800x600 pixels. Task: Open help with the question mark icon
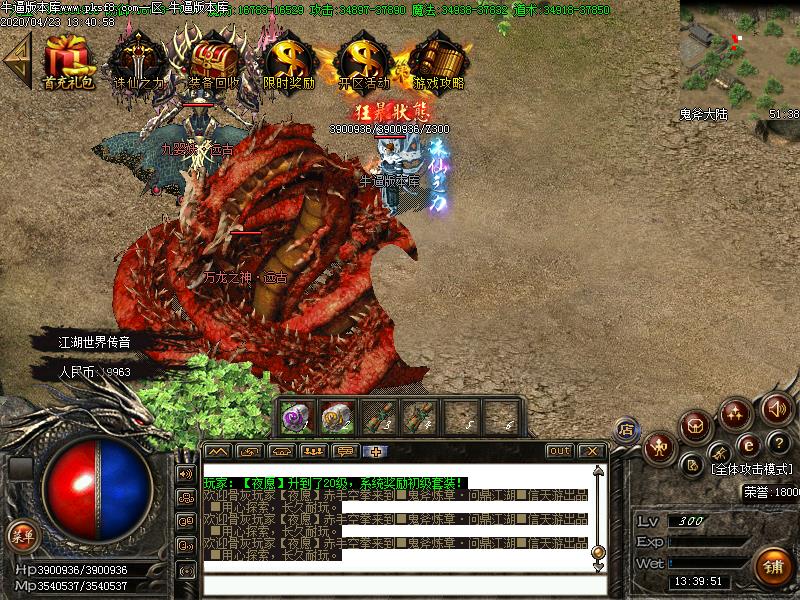pyautogui.click(x=776, y=443)
